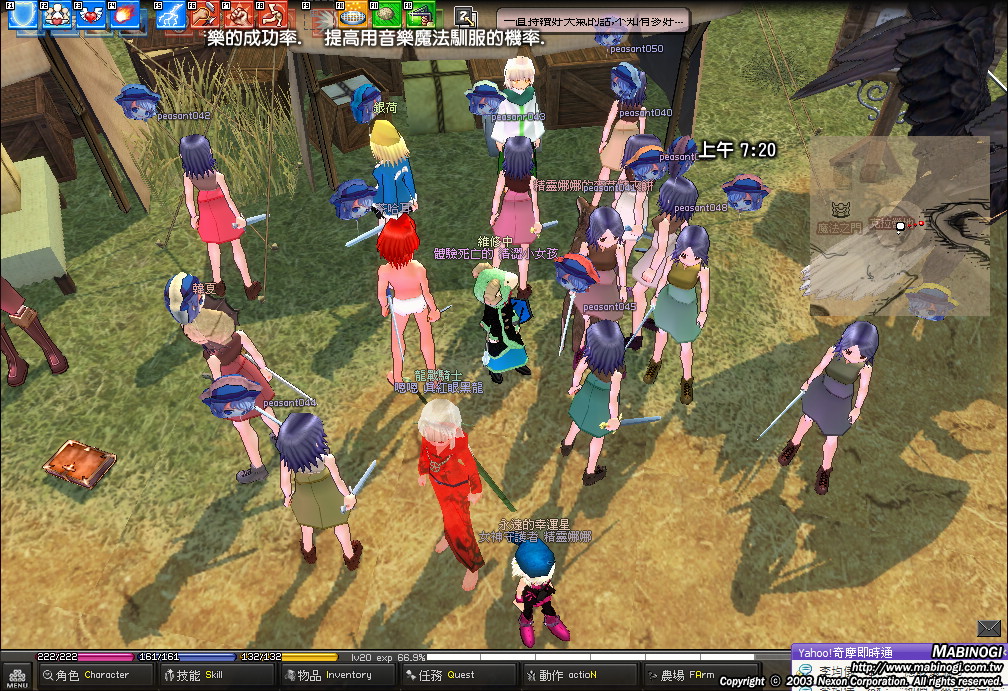The height and width of the screenshot is (691, 1008).
Task: Open the Quest log
Action: (457, 675)
